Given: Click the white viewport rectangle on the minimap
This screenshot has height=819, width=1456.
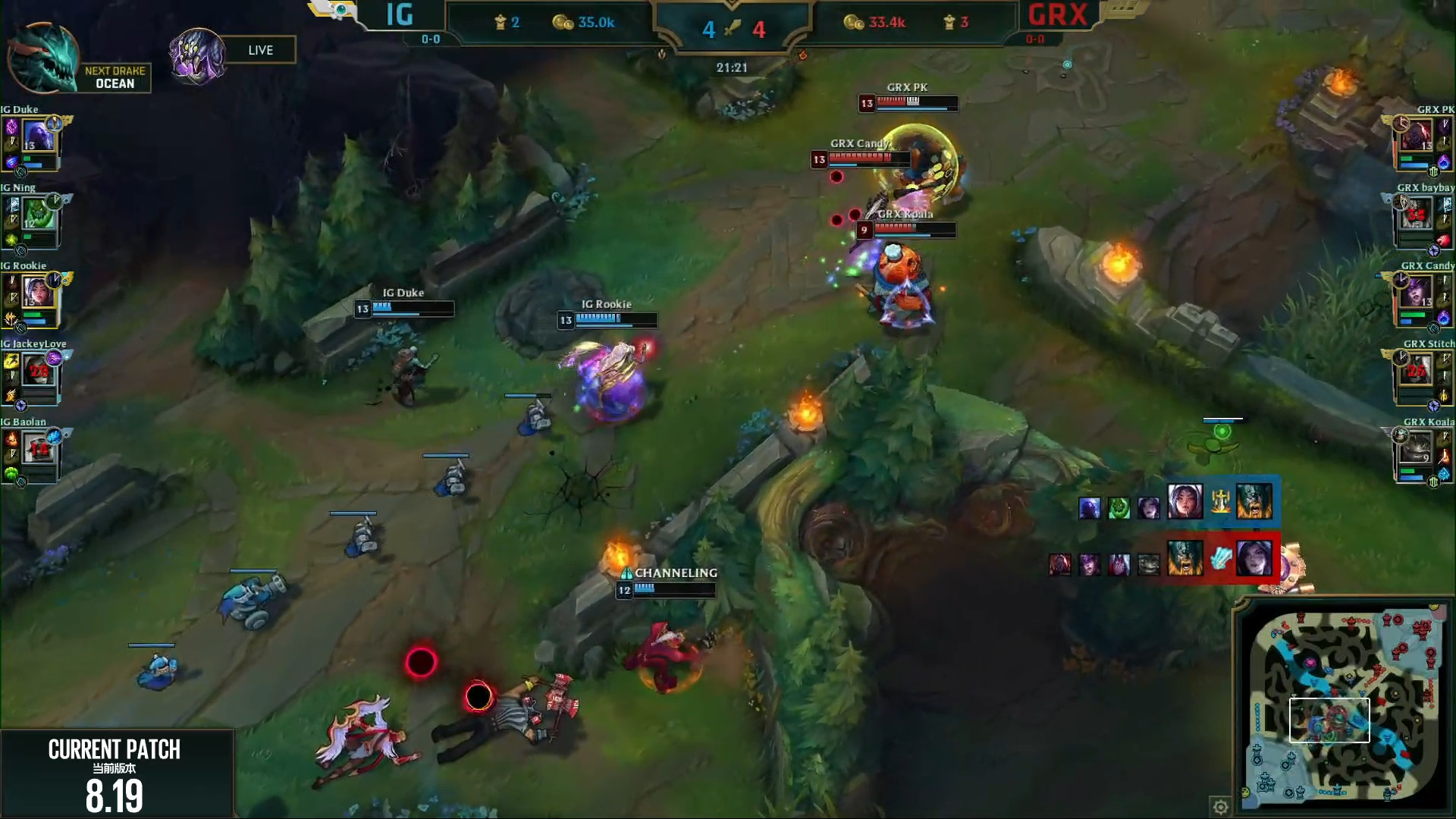Looking at the screenshot, I should pyautogui.click(x=1330, y=720).
